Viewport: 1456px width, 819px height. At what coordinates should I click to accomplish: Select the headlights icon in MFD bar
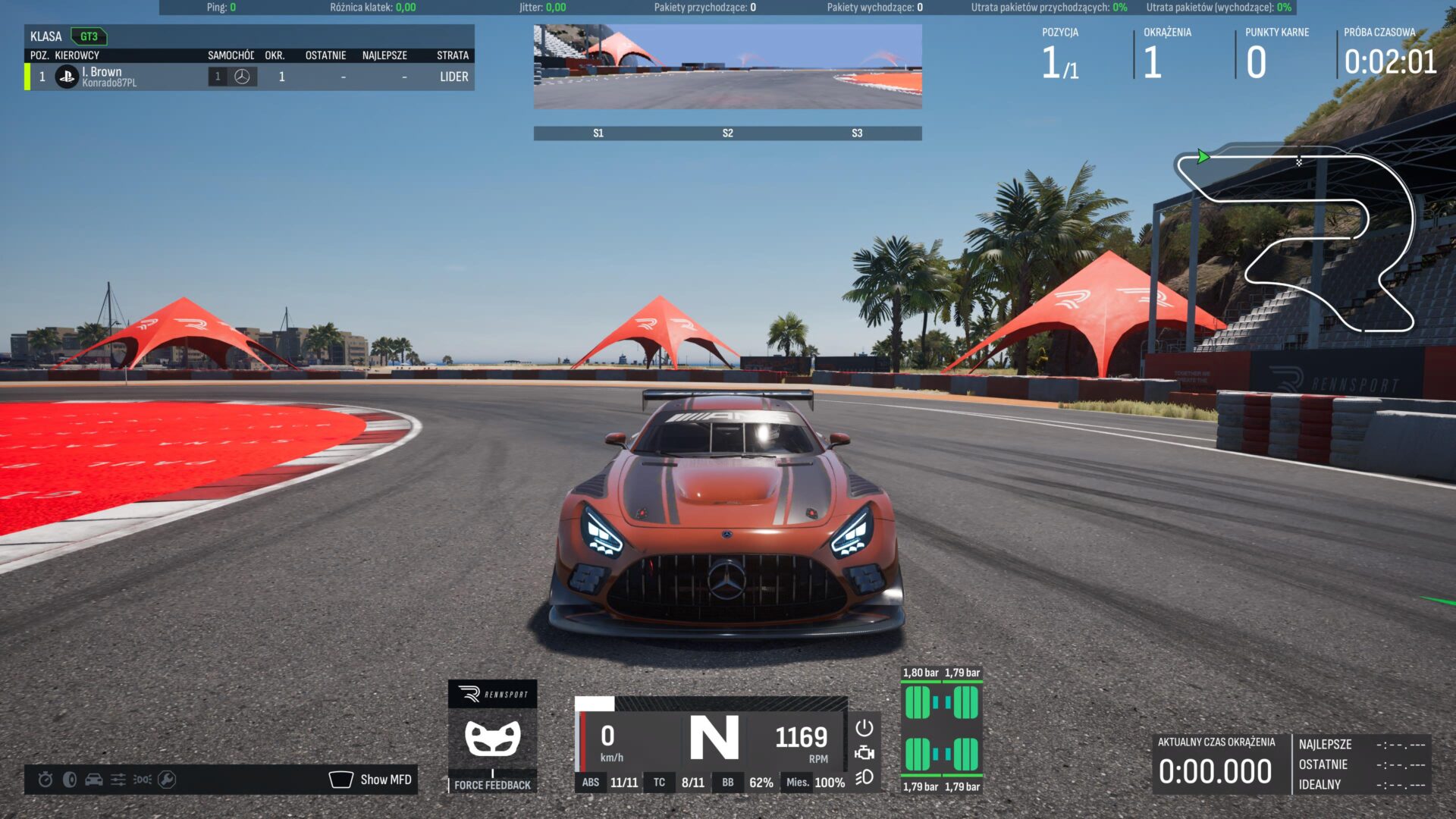[x=143, y=780]
